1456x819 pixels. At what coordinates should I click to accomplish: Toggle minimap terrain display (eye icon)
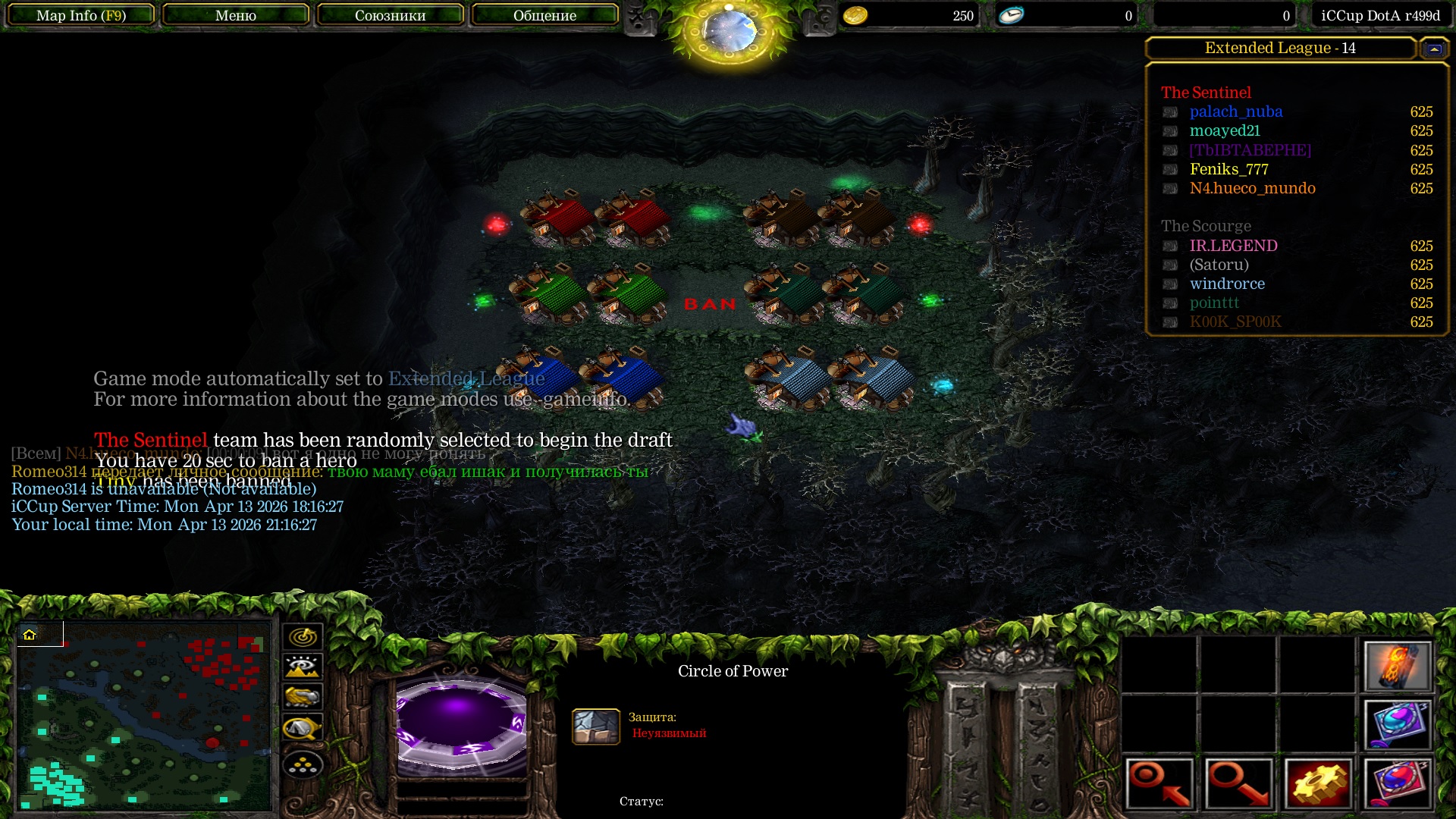coord(303,667)
